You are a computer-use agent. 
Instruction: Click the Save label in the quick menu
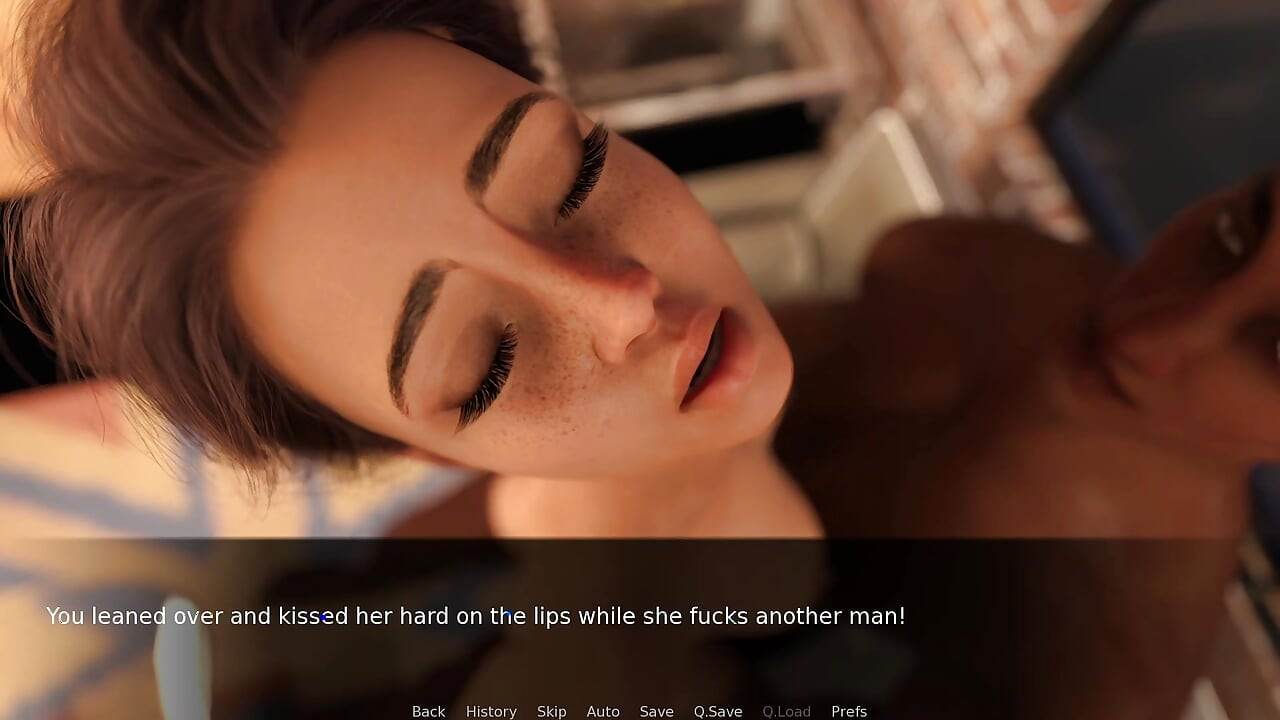(657, 711)
